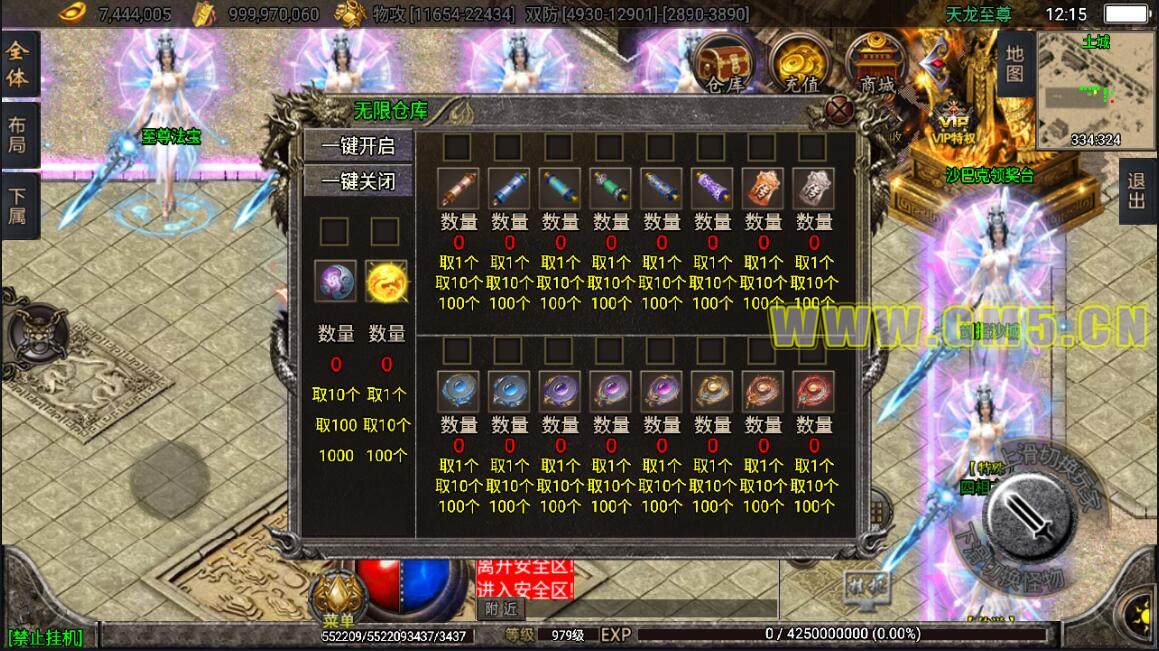The image size is (1159, 651).
Task: Open the 商城 shop icon
Action: [871, 63]
